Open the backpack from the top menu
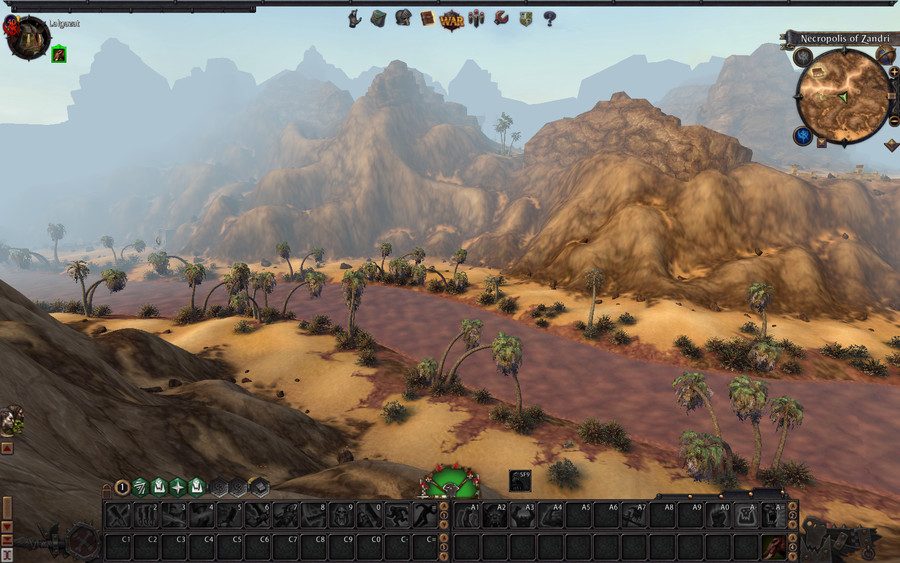900x563 pixels. (x=378, y=18)
